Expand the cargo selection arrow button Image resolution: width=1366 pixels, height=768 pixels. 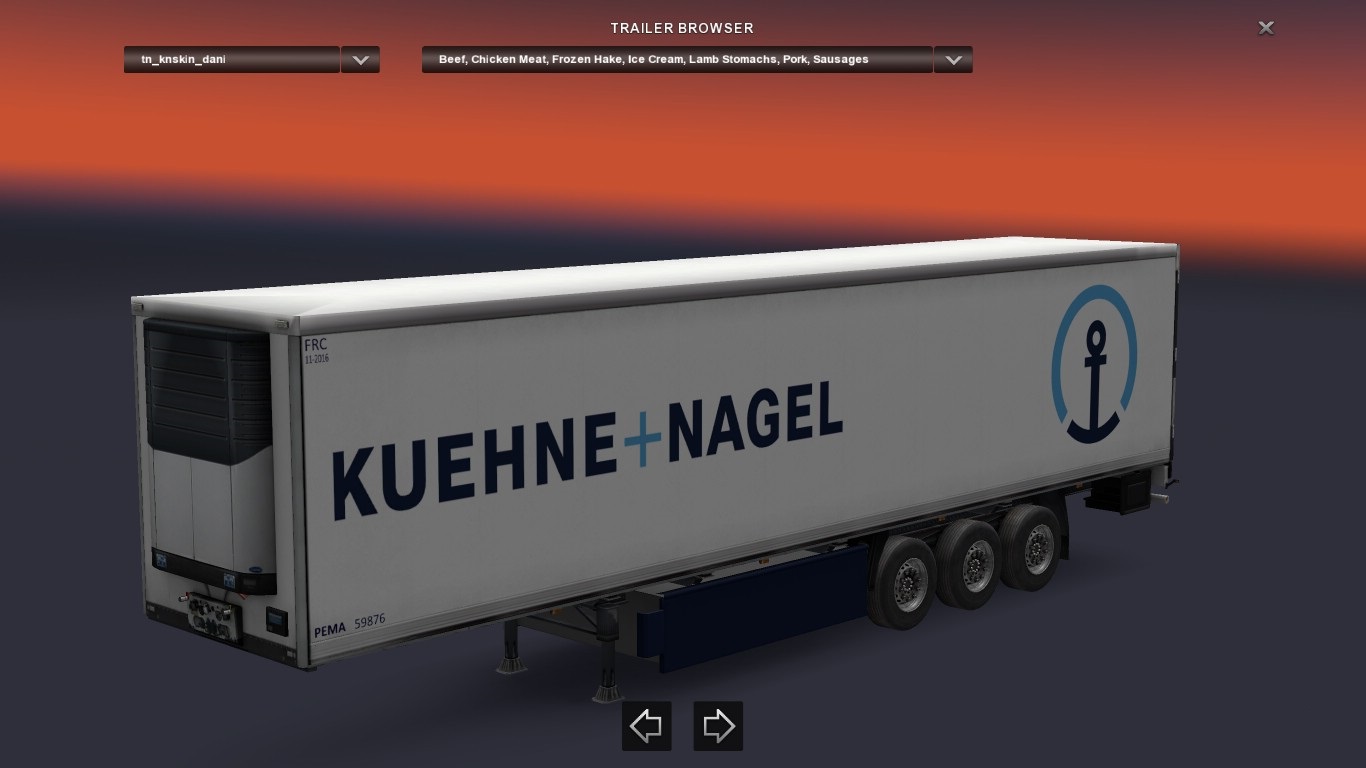point(953,60)
